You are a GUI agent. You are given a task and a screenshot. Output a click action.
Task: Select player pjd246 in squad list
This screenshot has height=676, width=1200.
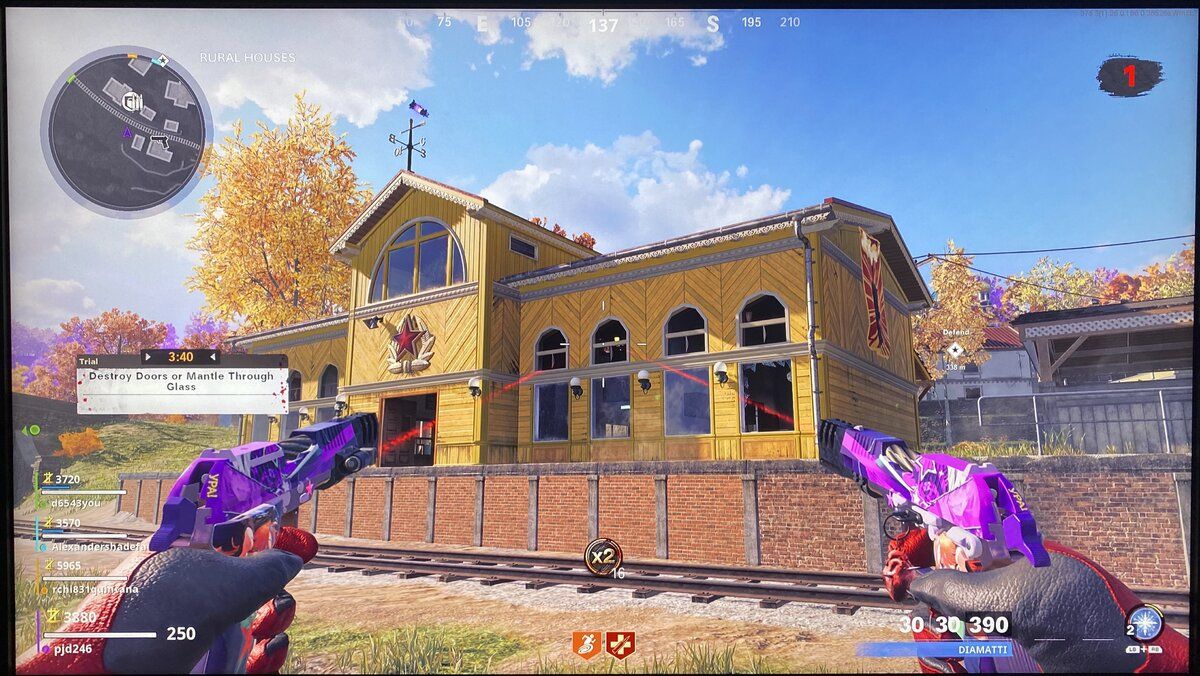pyautogui.click(x=74, y=648)
